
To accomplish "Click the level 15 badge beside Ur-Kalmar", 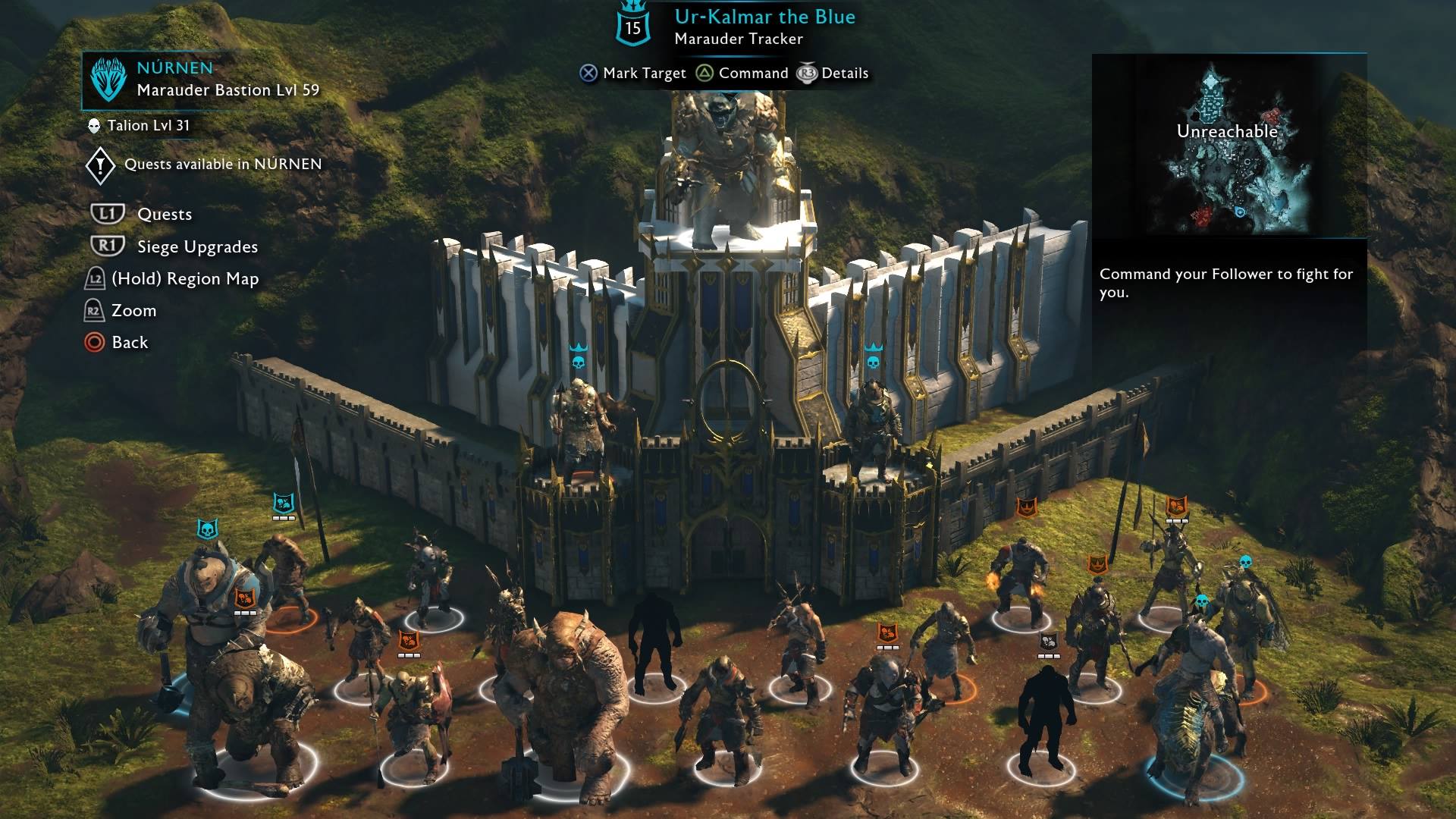I will 632,27.
